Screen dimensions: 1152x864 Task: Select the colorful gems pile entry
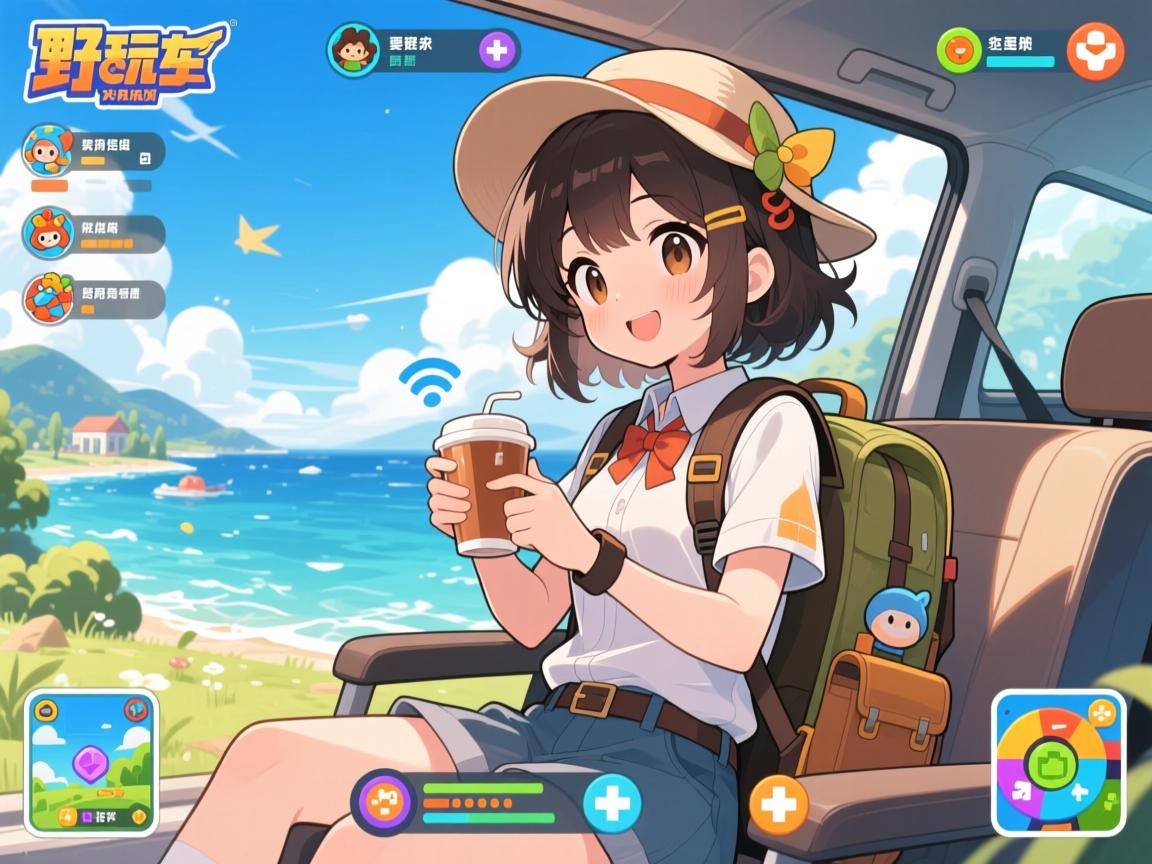pos(47,297)
